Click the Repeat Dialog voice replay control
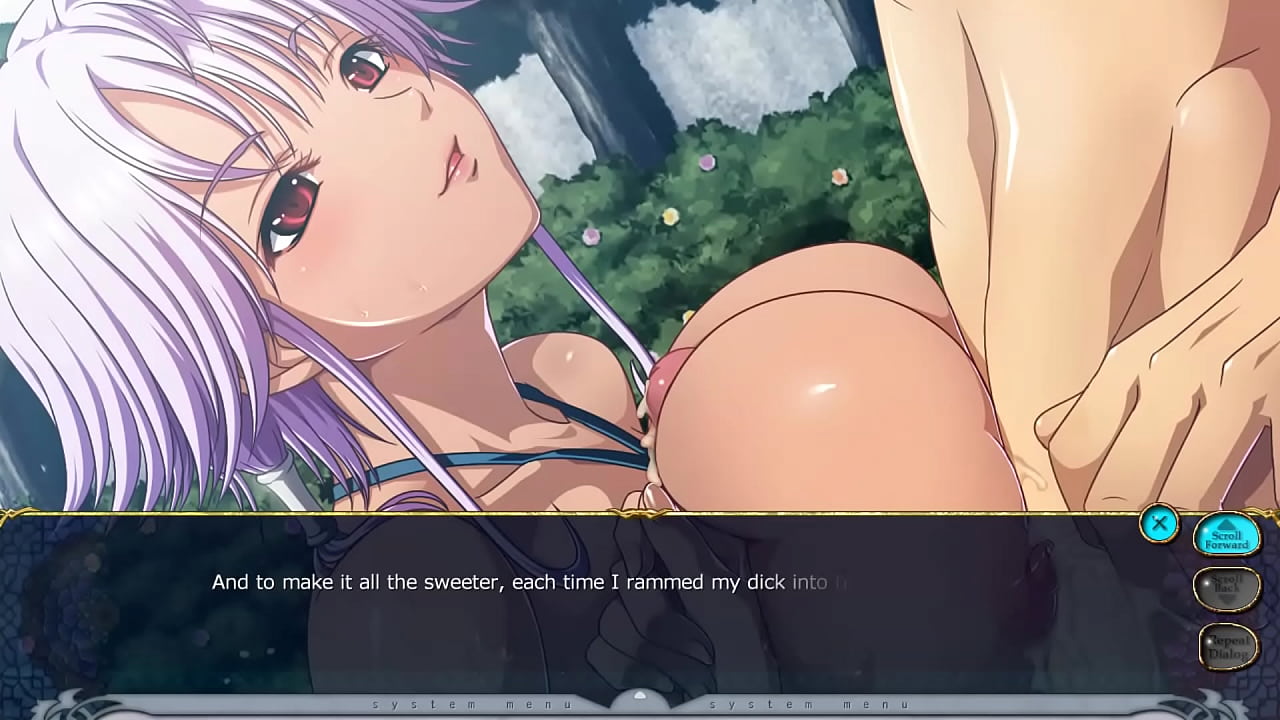The image size is (1280, 720). tap(1228, 645)
